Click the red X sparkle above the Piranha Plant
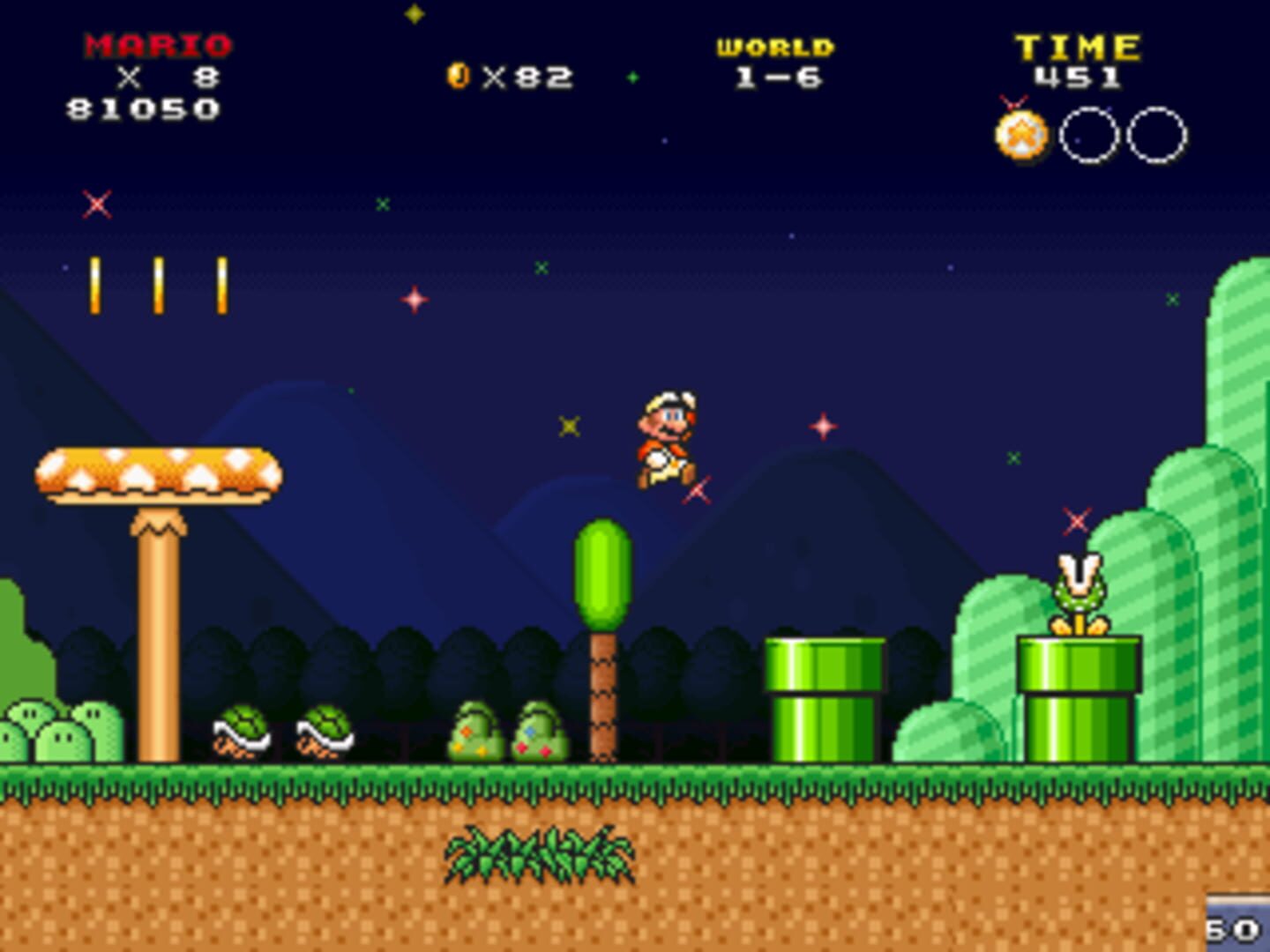Screen dimensions: 1270x952 [x=1074, y=520]
